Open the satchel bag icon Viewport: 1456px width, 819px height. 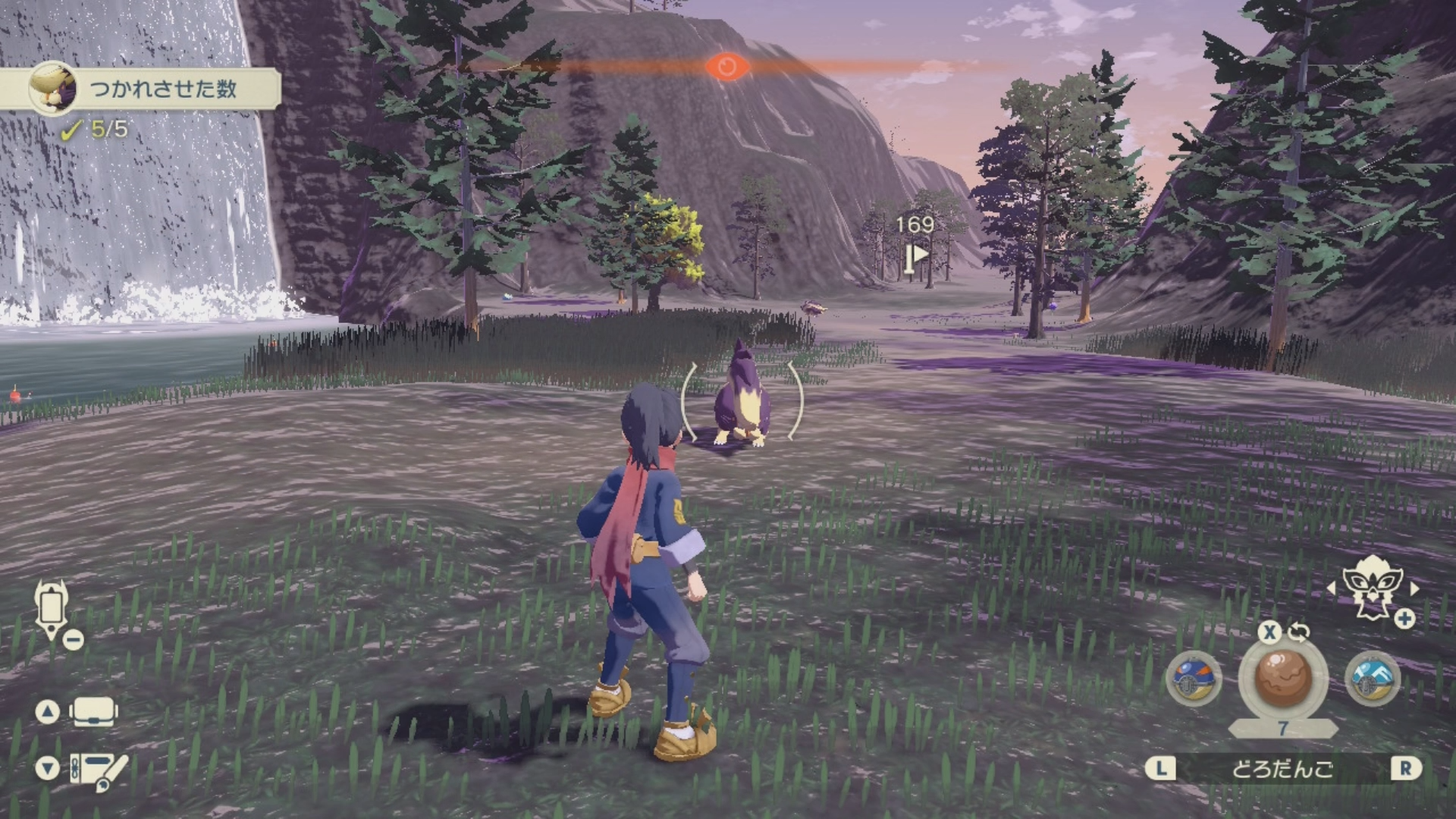pyautogui.click(x=93, y=712)
